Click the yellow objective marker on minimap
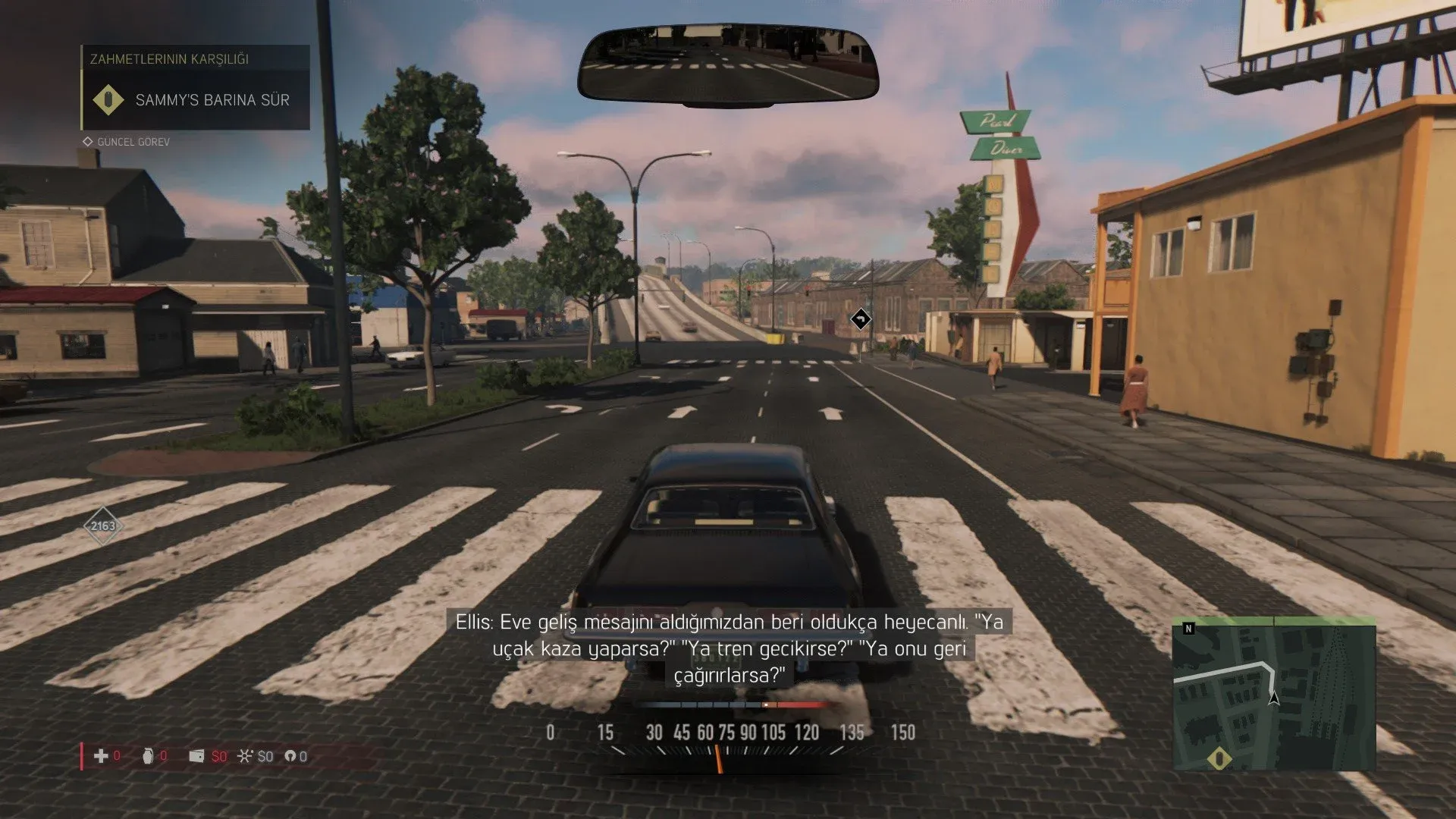The height and width of the screenshot is (819, 1456). 1219,758
